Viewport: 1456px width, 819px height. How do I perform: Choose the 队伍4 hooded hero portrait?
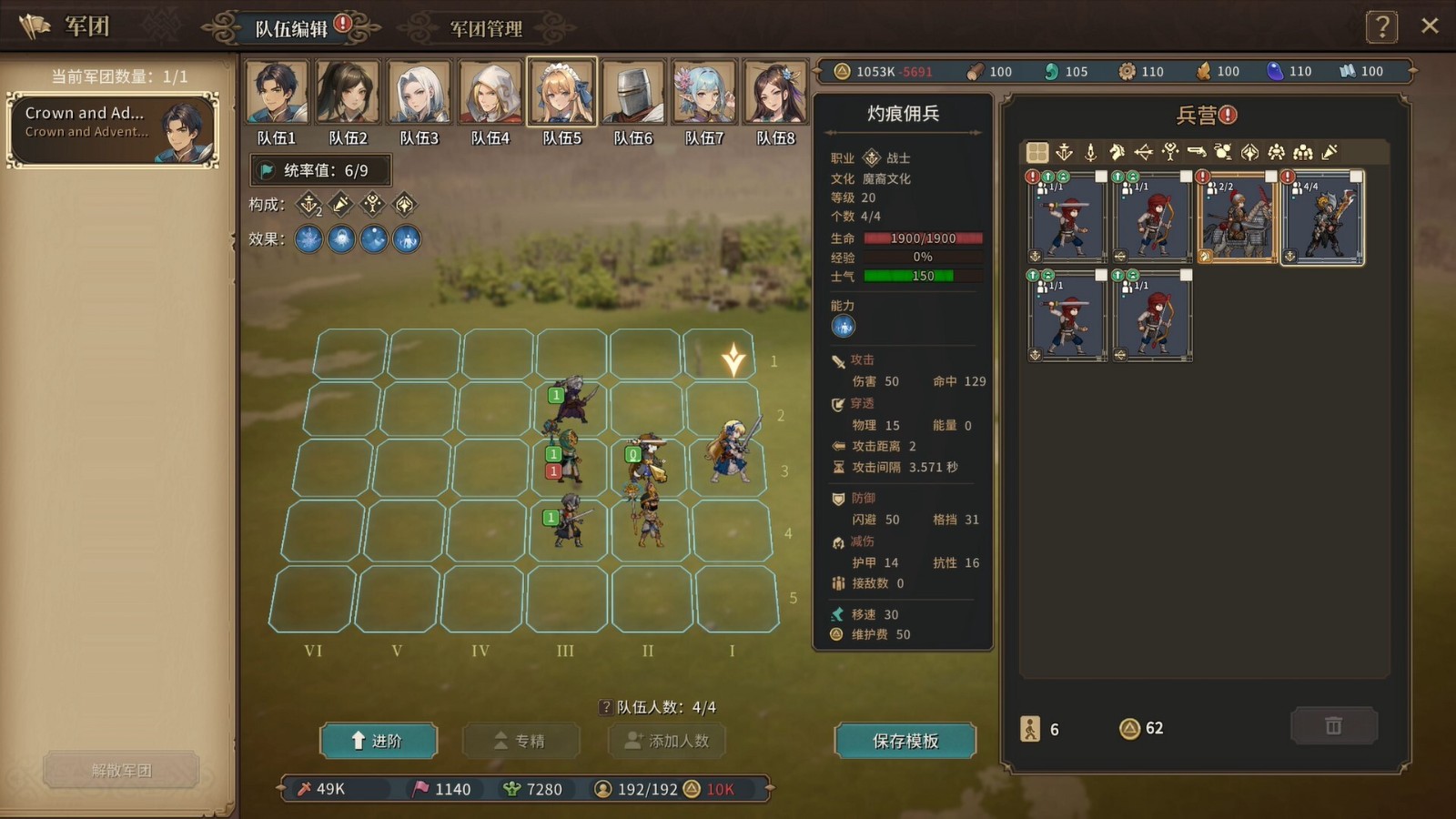pyautogui.click(x=490, y=92)
